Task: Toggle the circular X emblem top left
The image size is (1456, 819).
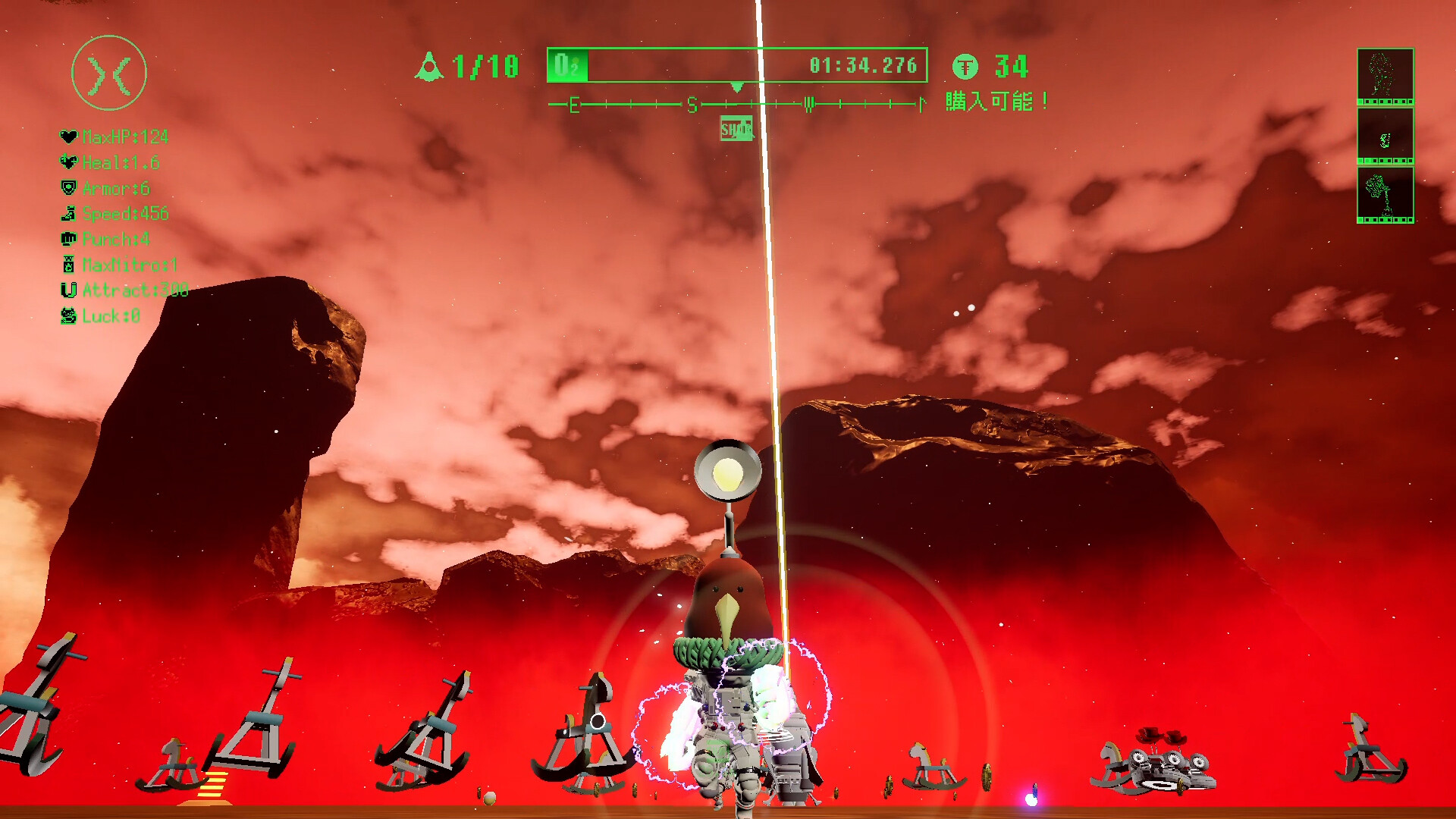Action: [x=109, y=71]
